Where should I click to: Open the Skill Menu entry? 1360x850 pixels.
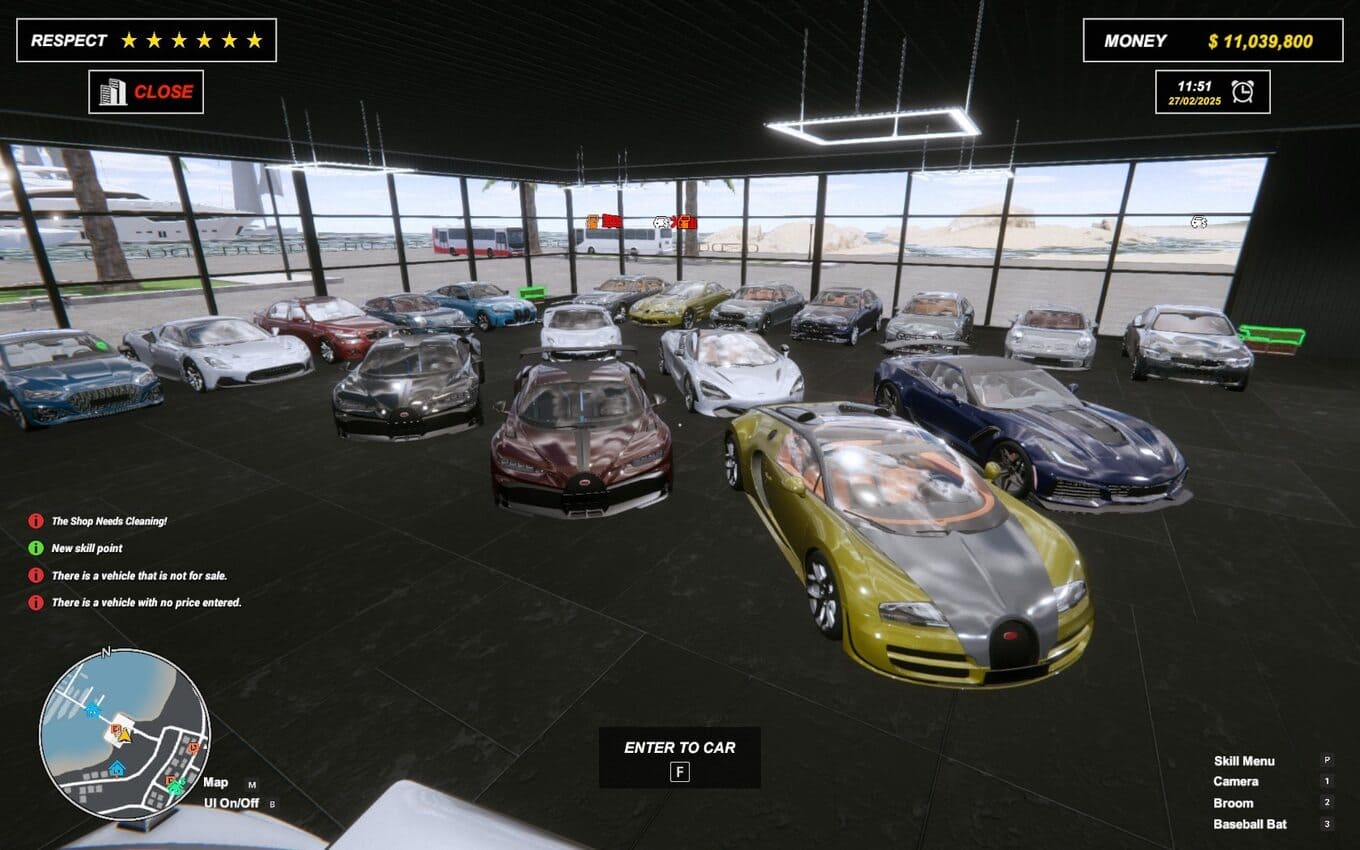tap(1244, 761)
